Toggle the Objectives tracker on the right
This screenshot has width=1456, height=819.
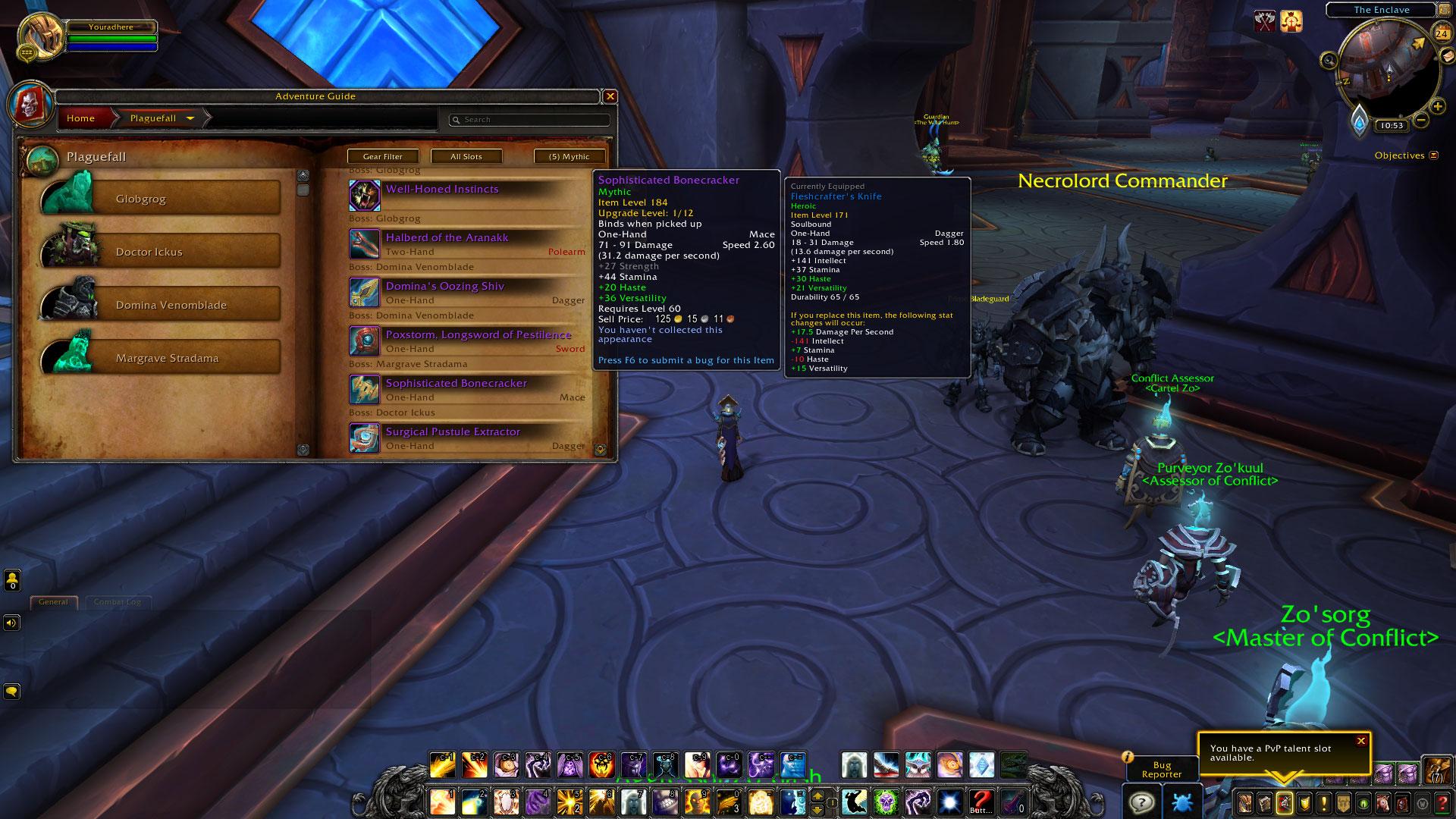pos(1433,155)
